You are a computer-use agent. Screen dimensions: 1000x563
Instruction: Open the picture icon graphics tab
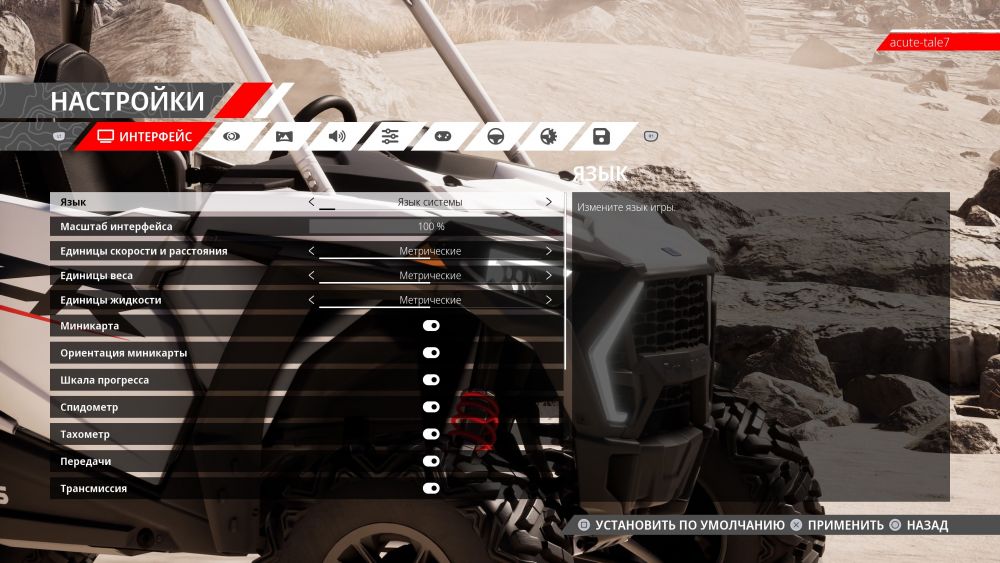284,136
